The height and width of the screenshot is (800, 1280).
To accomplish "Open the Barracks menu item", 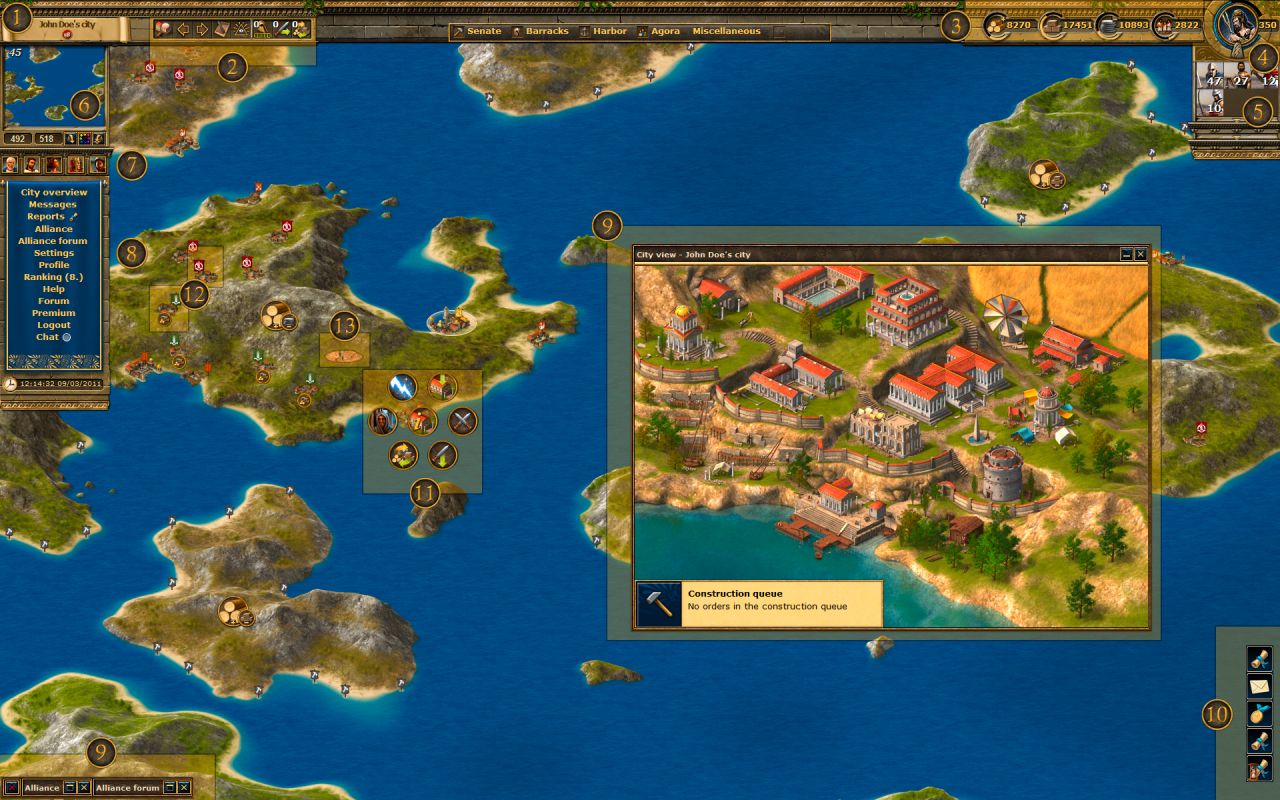I will pos(545,31).
